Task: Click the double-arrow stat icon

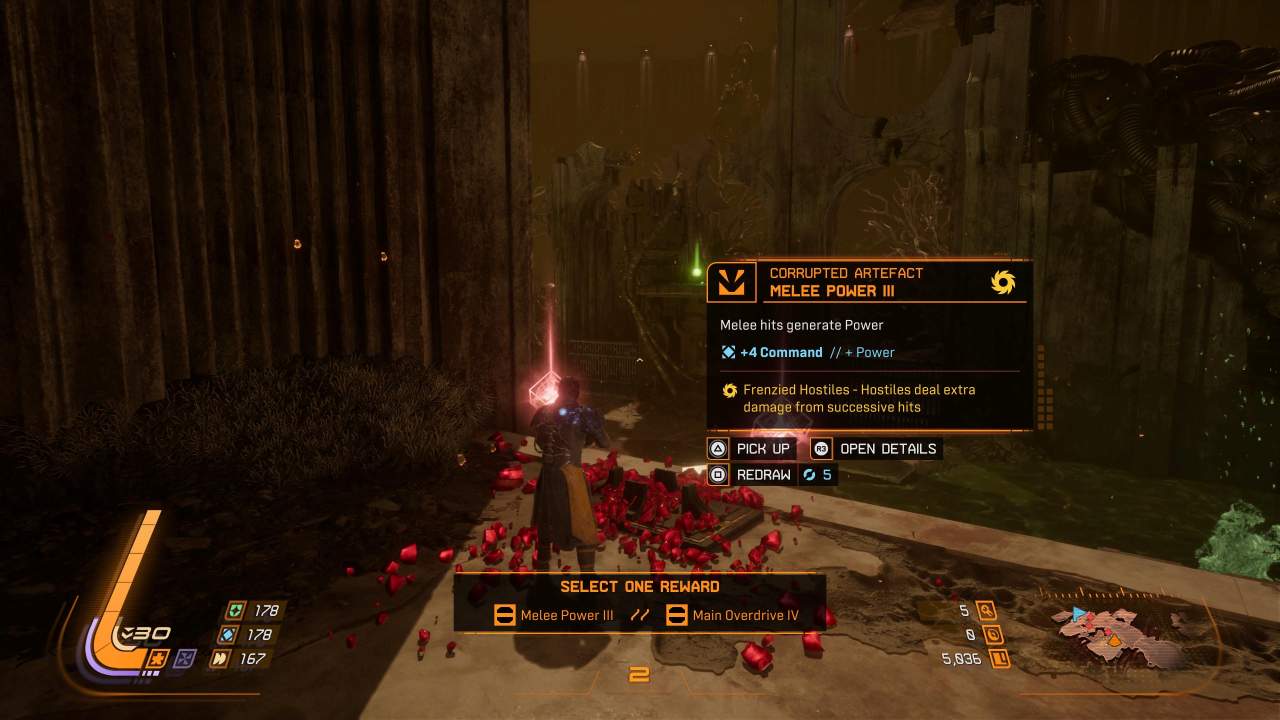Action: (219, 658)
